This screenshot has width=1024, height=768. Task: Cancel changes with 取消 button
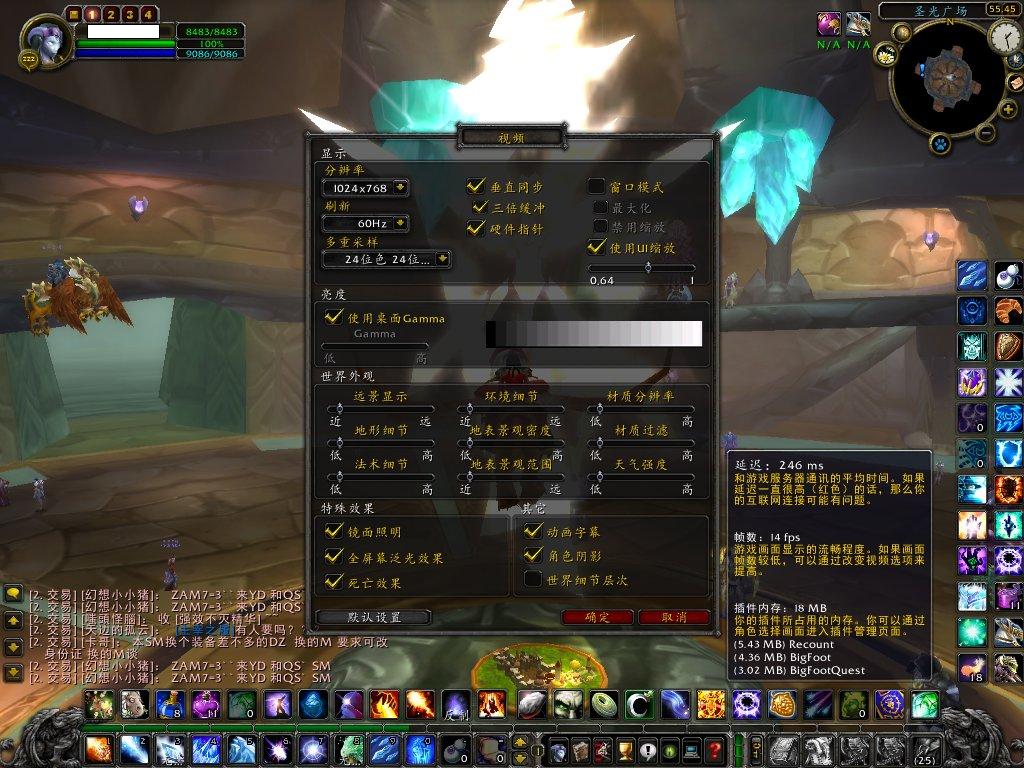click(x=674, y=617)
